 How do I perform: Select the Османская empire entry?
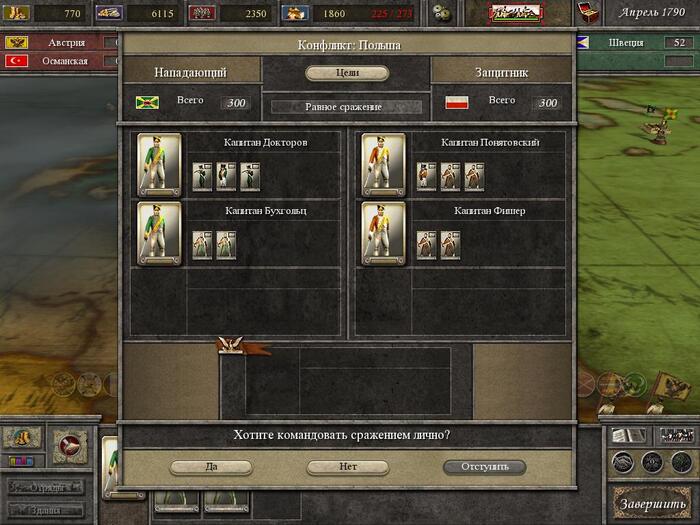click(61, 61)
